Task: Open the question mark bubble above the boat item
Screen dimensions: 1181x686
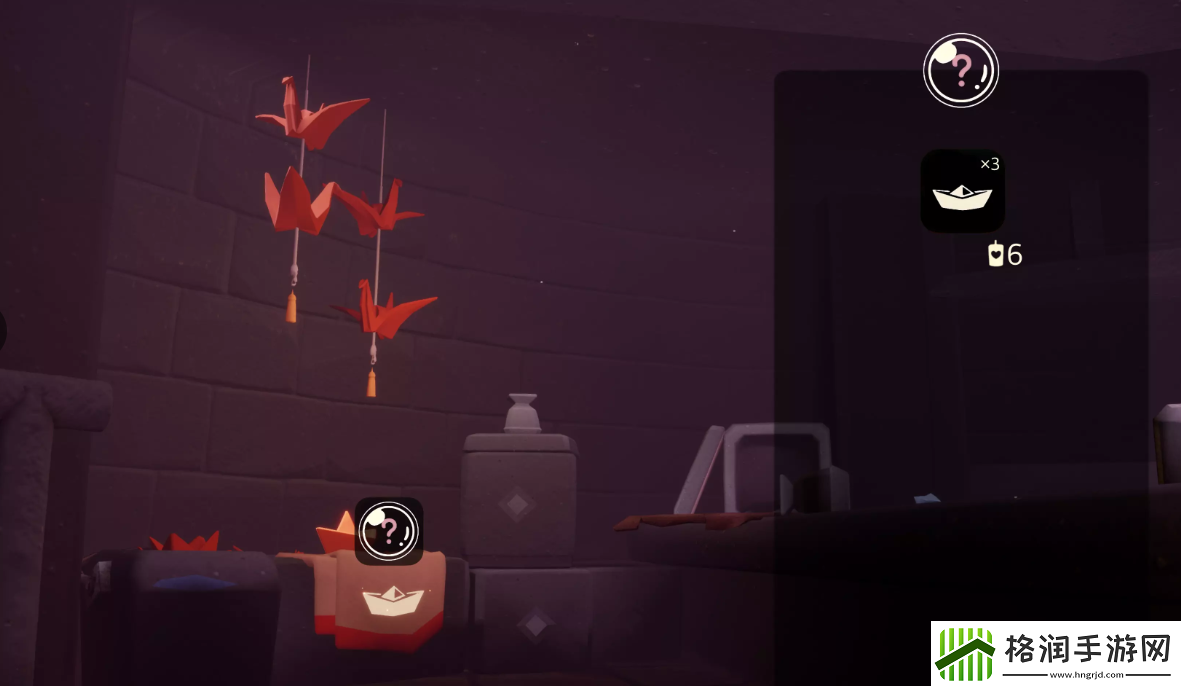Action: [960, 70]
